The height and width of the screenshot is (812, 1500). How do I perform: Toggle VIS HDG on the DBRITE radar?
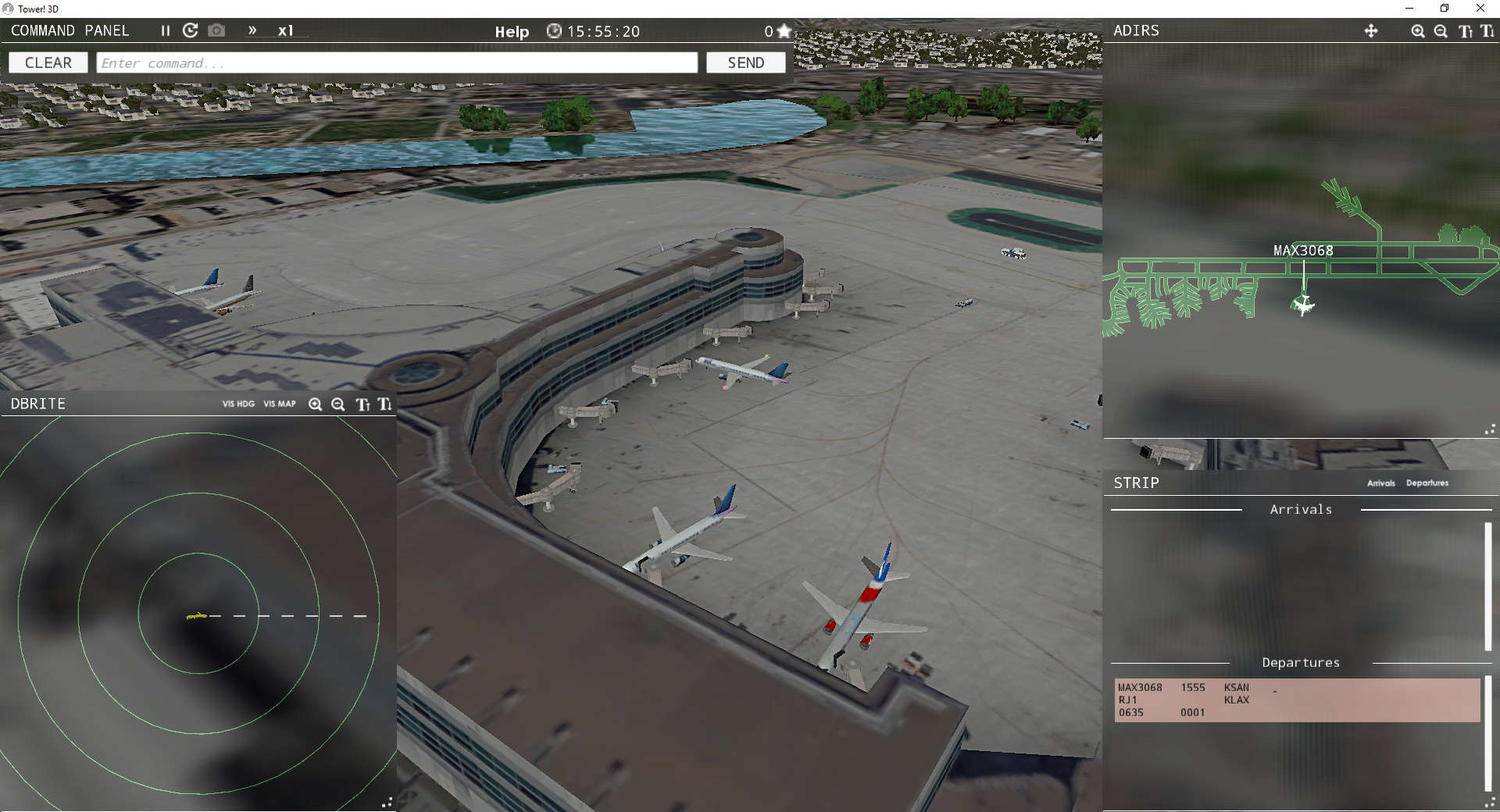tap(238, 404)
